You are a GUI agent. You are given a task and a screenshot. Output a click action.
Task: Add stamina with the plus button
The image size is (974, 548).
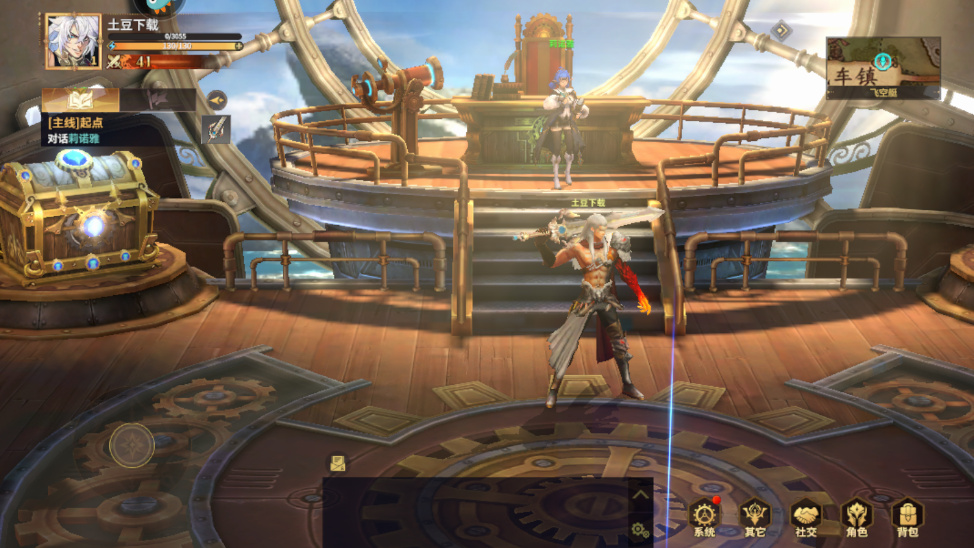click(238, 46)
